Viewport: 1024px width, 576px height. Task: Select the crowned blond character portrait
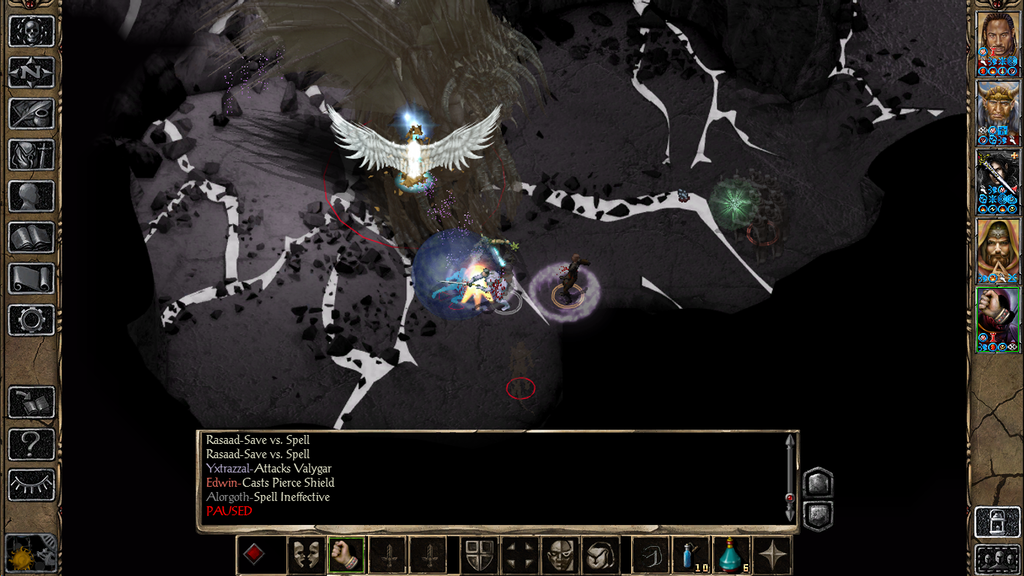997,112
